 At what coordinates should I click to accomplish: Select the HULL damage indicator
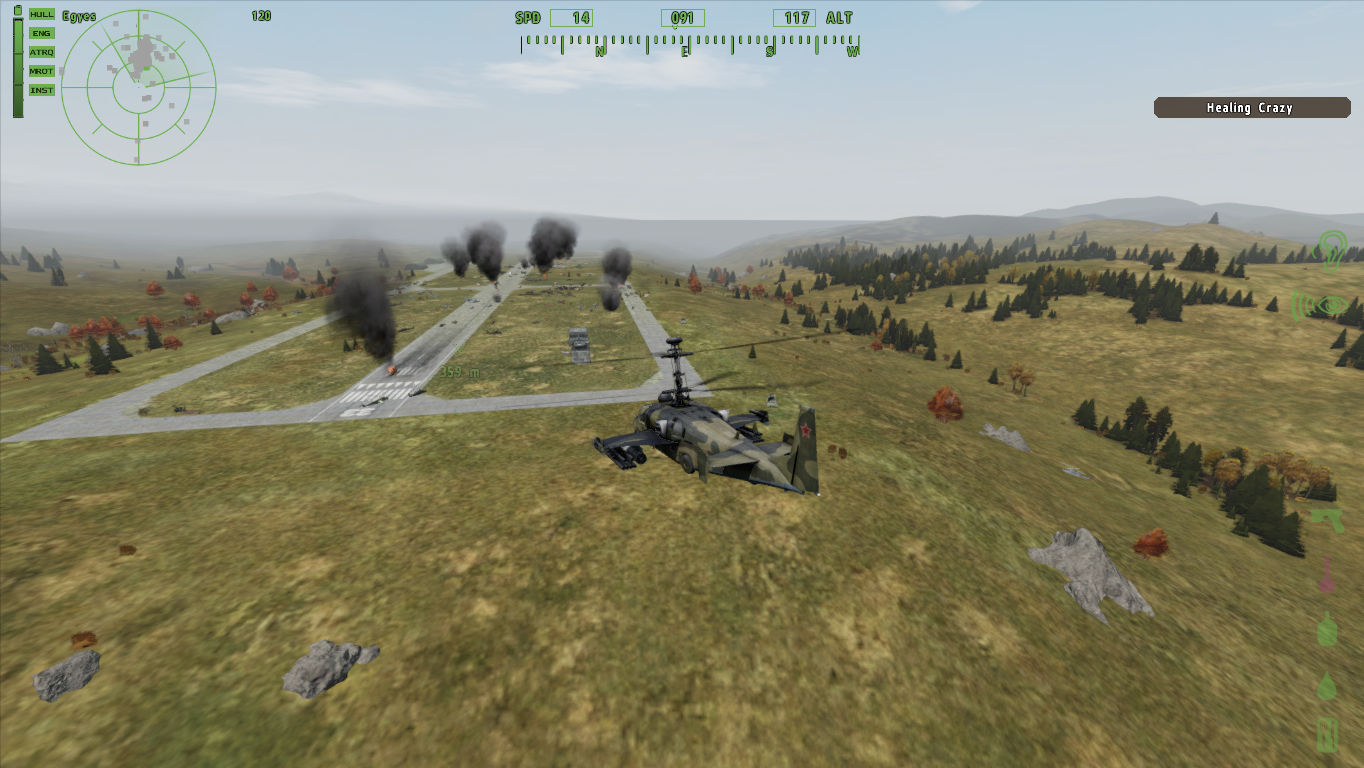click(42, 14)
